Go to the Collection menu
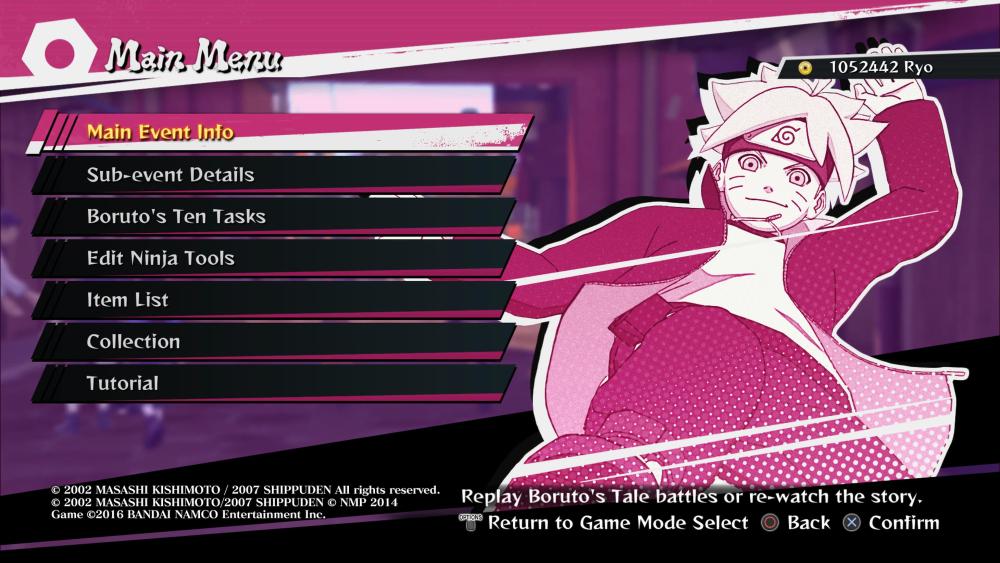The image size is (1000, 563). (x=133, y=342)
